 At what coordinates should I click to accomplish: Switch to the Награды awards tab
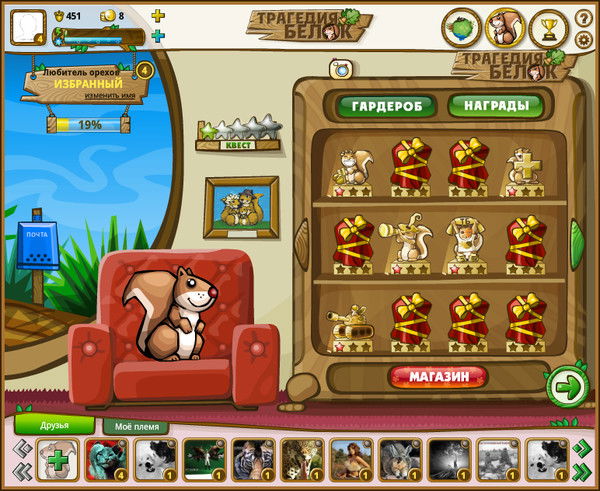tap(495, 105)
